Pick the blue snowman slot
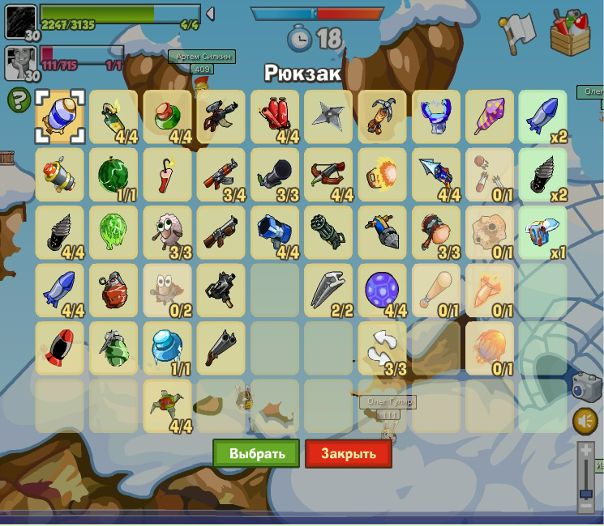604x526 pixels. 167,348
